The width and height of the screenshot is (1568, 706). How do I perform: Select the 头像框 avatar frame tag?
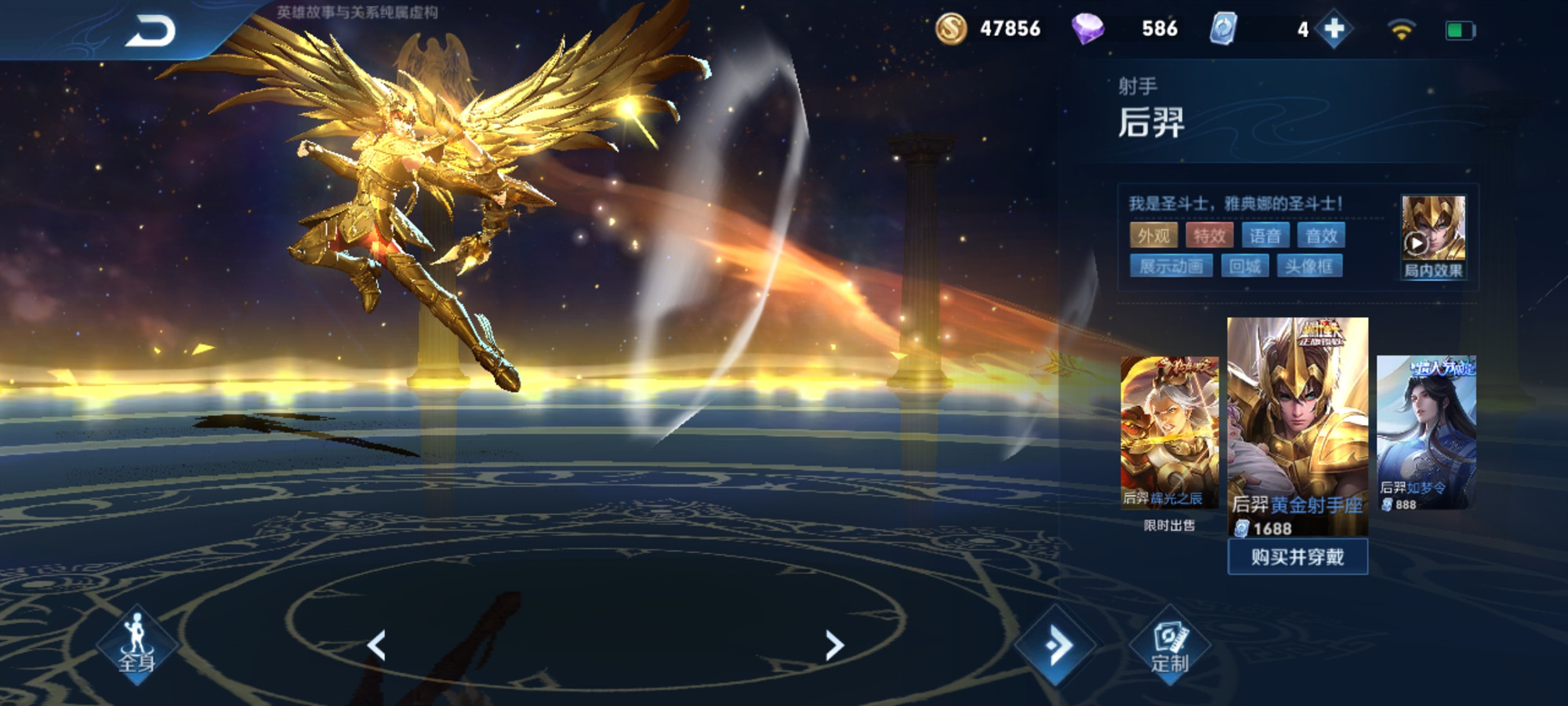[x=1309, y=267]
